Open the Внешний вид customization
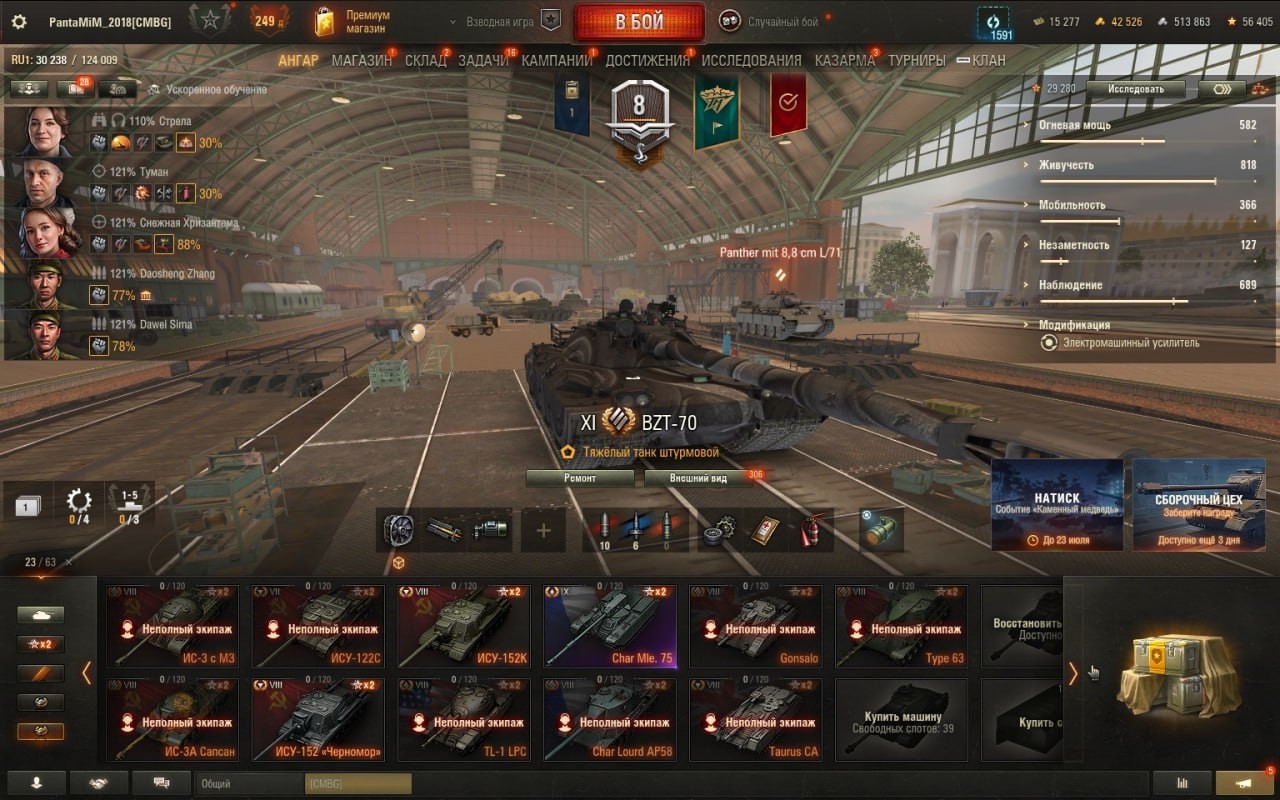The height and width of the screenshot is (800, 1280). coord(699,478)
